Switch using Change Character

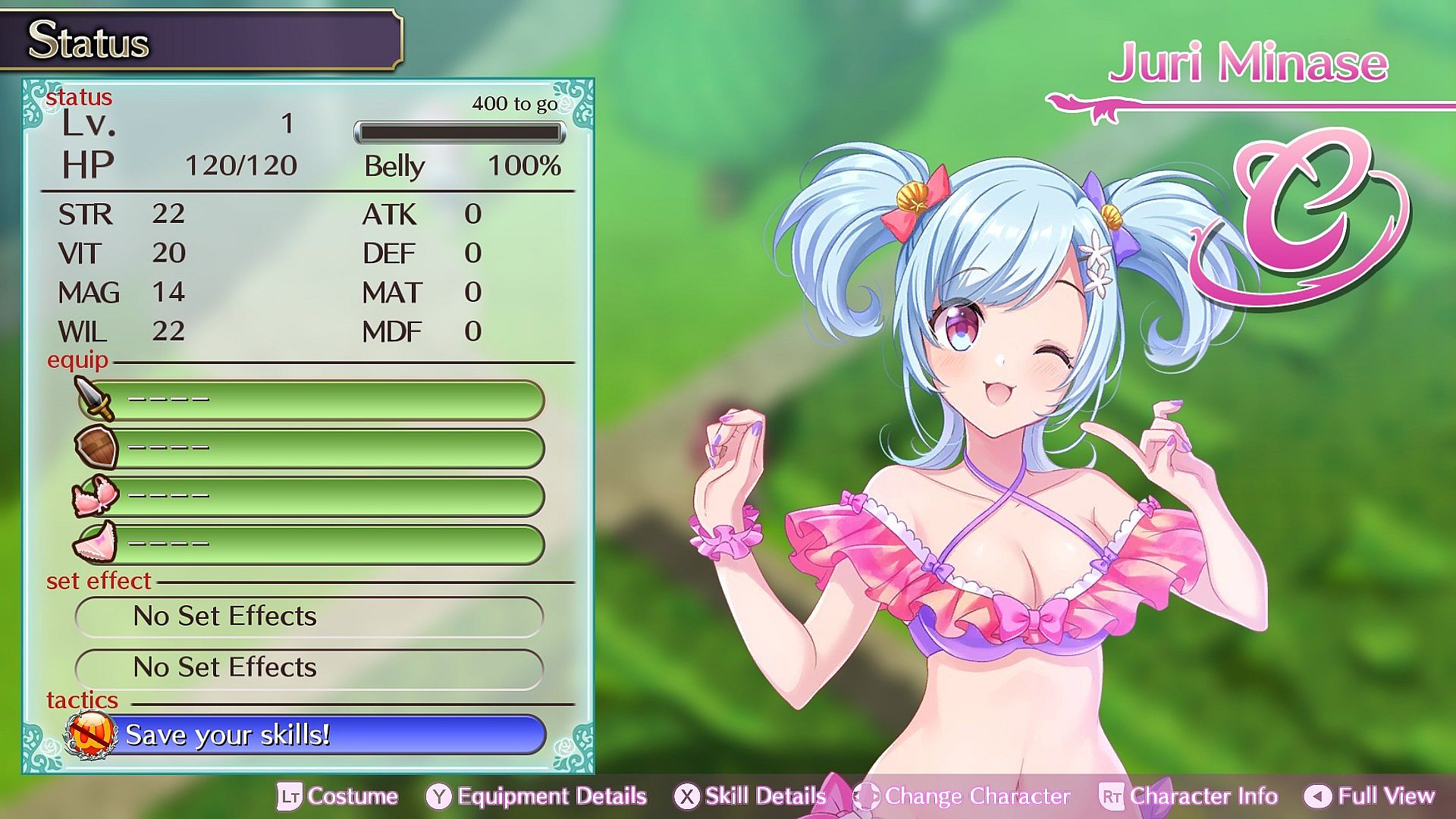click(x=962, y=796)
